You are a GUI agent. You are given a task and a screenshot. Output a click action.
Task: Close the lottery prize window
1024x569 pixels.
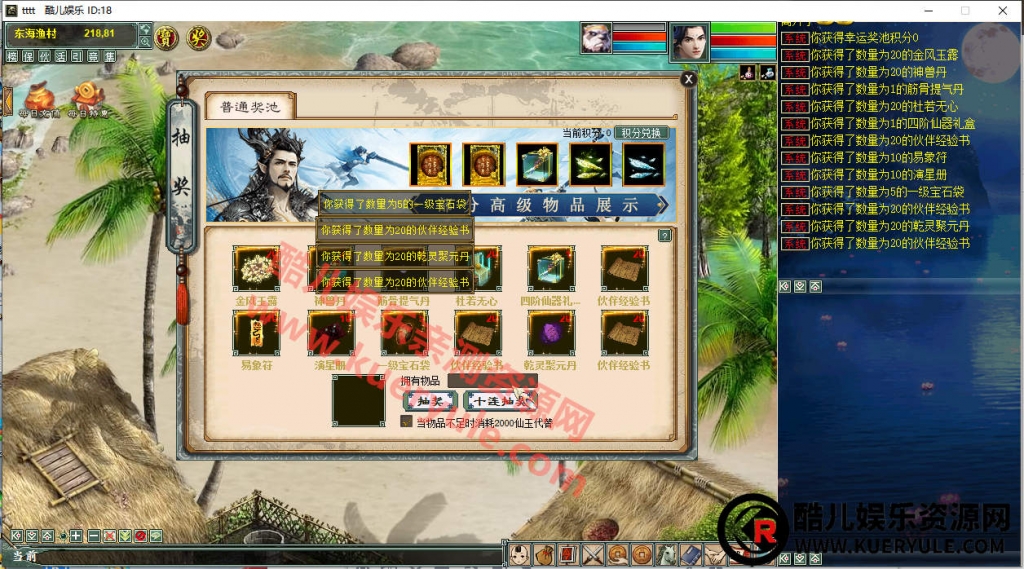pyautogui.click(x=688, y=79)
